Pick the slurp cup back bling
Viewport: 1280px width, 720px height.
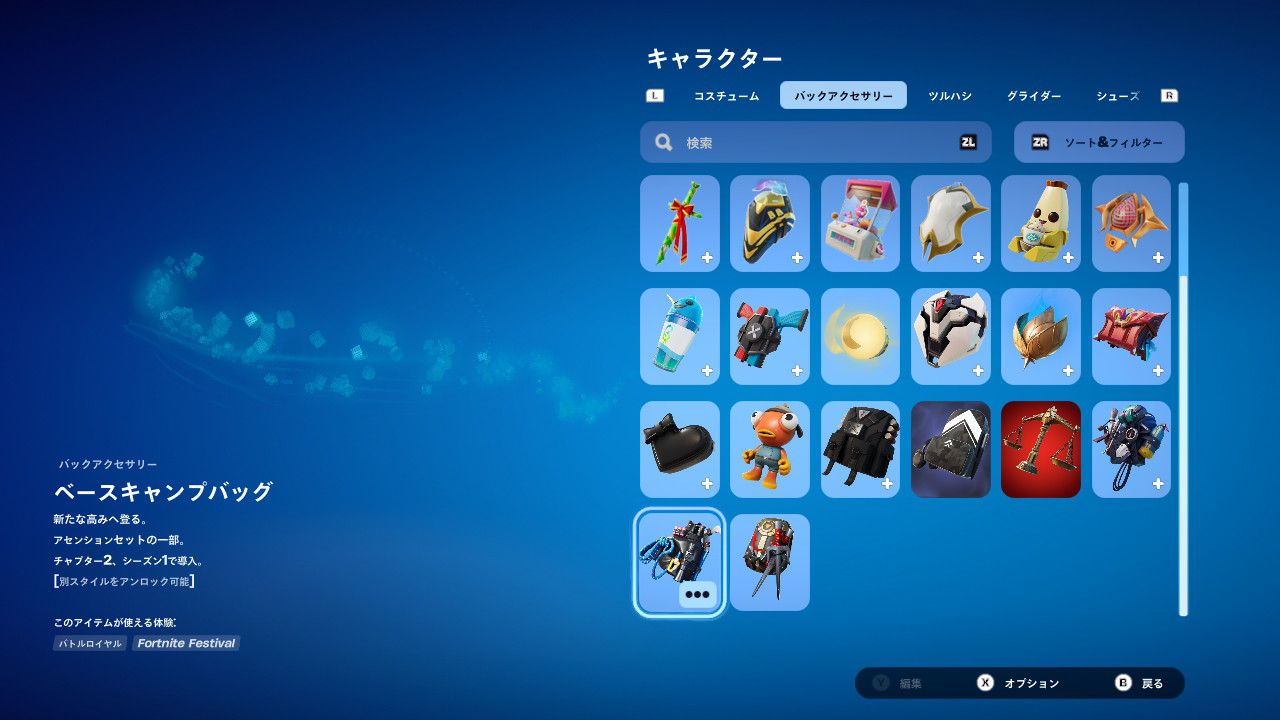pyautogui.click(x=680, y=336)
